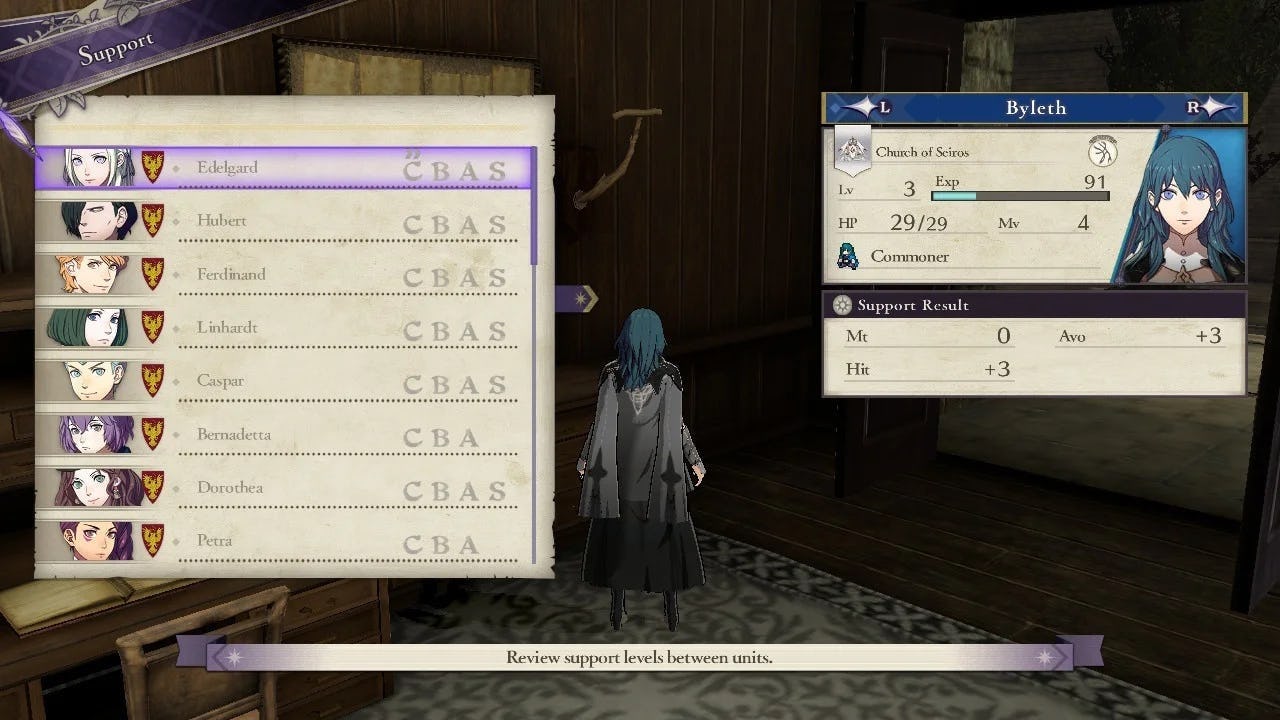This screenshot has height=720, width=1280.
Task: Select Linhardt's support row
Action: click(x=284, y=328)
